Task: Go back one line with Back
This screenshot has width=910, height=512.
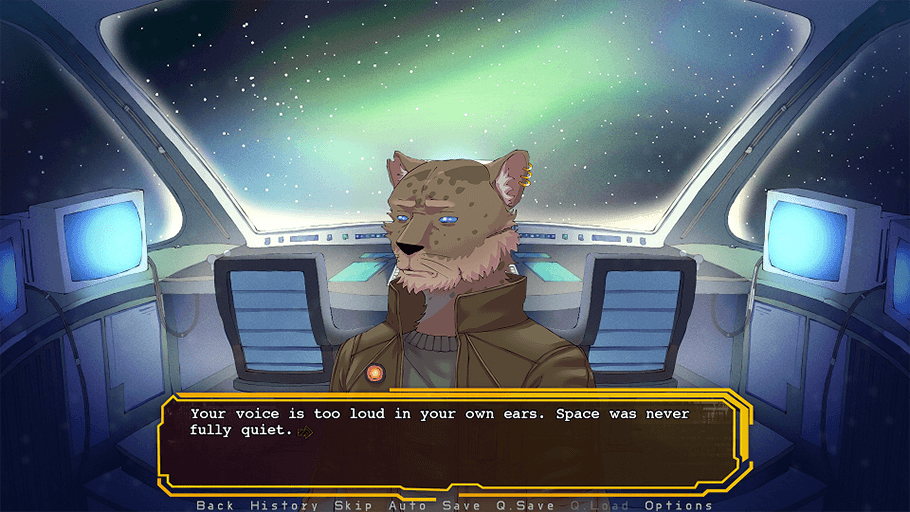Action: (215, 505)
